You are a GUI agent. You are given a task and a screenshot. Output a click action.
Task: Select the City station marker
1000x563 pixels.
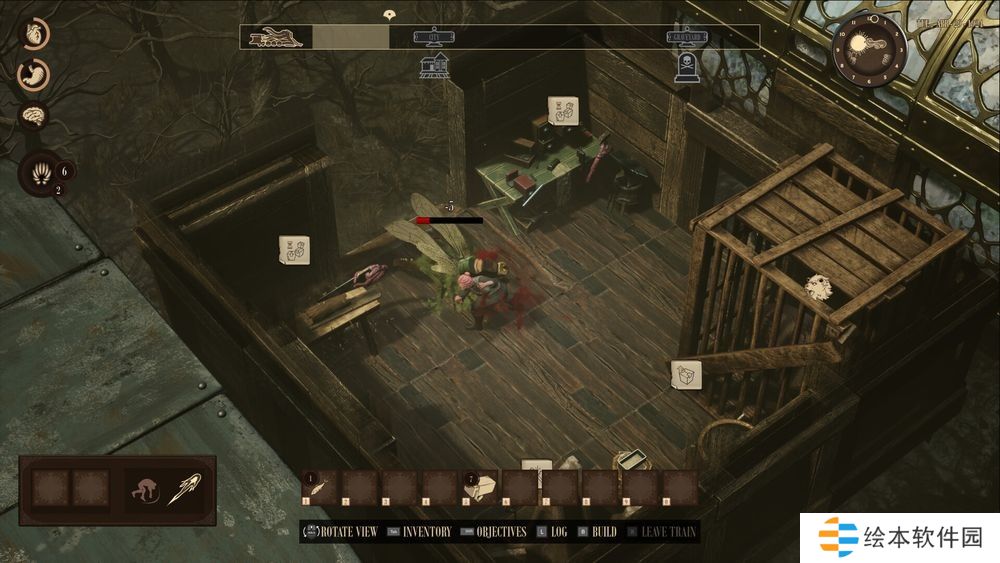coord(434,38)
